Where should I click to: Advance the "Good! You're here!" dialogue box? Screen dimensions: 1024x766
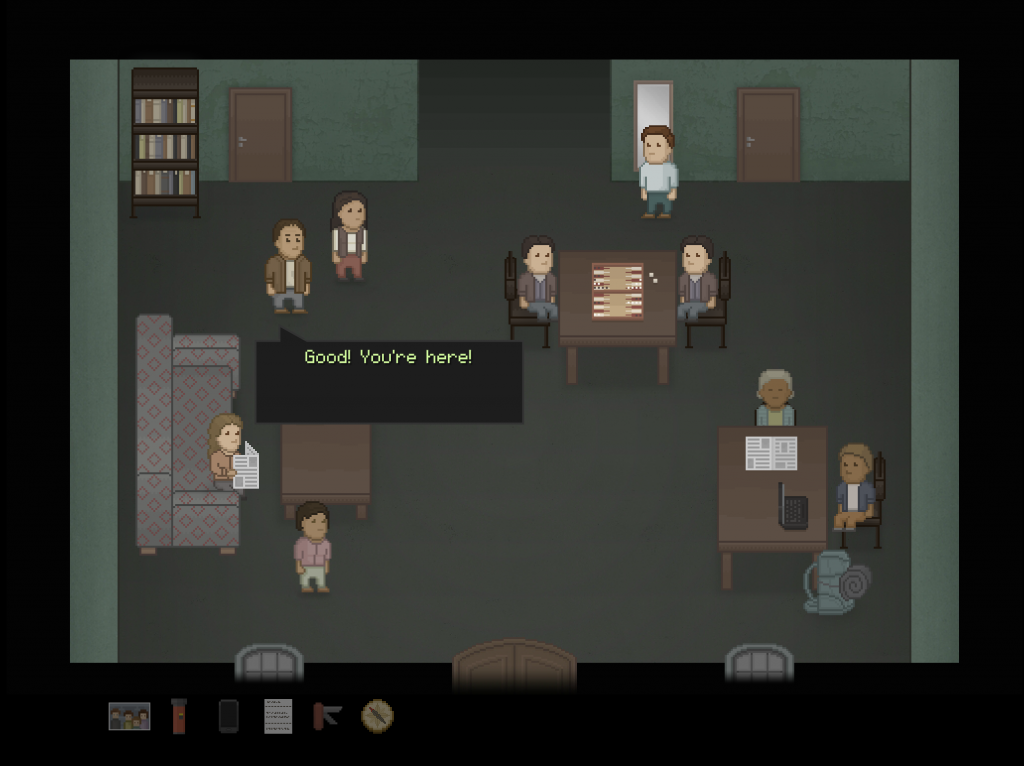[x=389, y=381]
